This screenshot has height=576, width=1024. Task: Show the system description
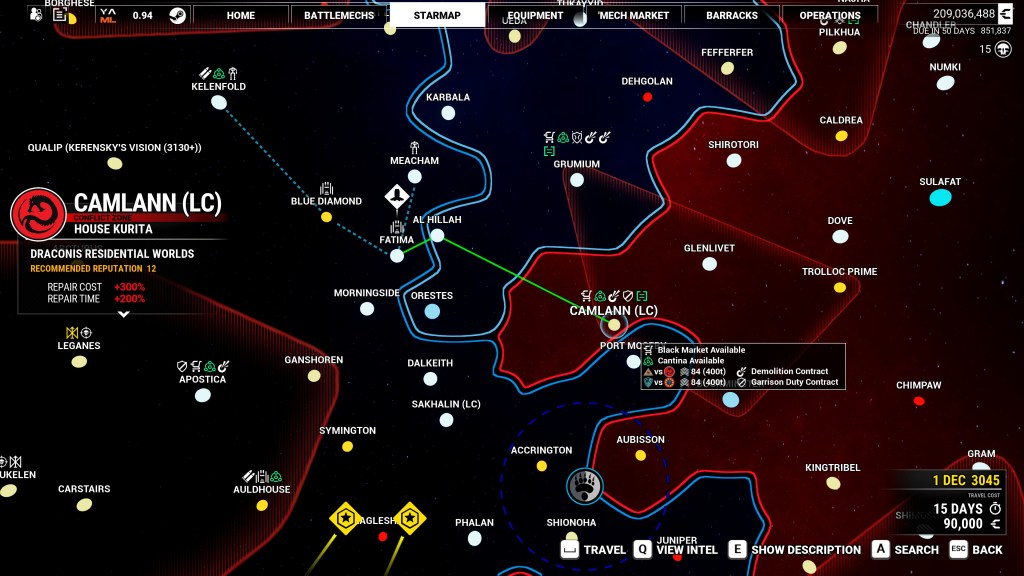(x=795, y=549)
